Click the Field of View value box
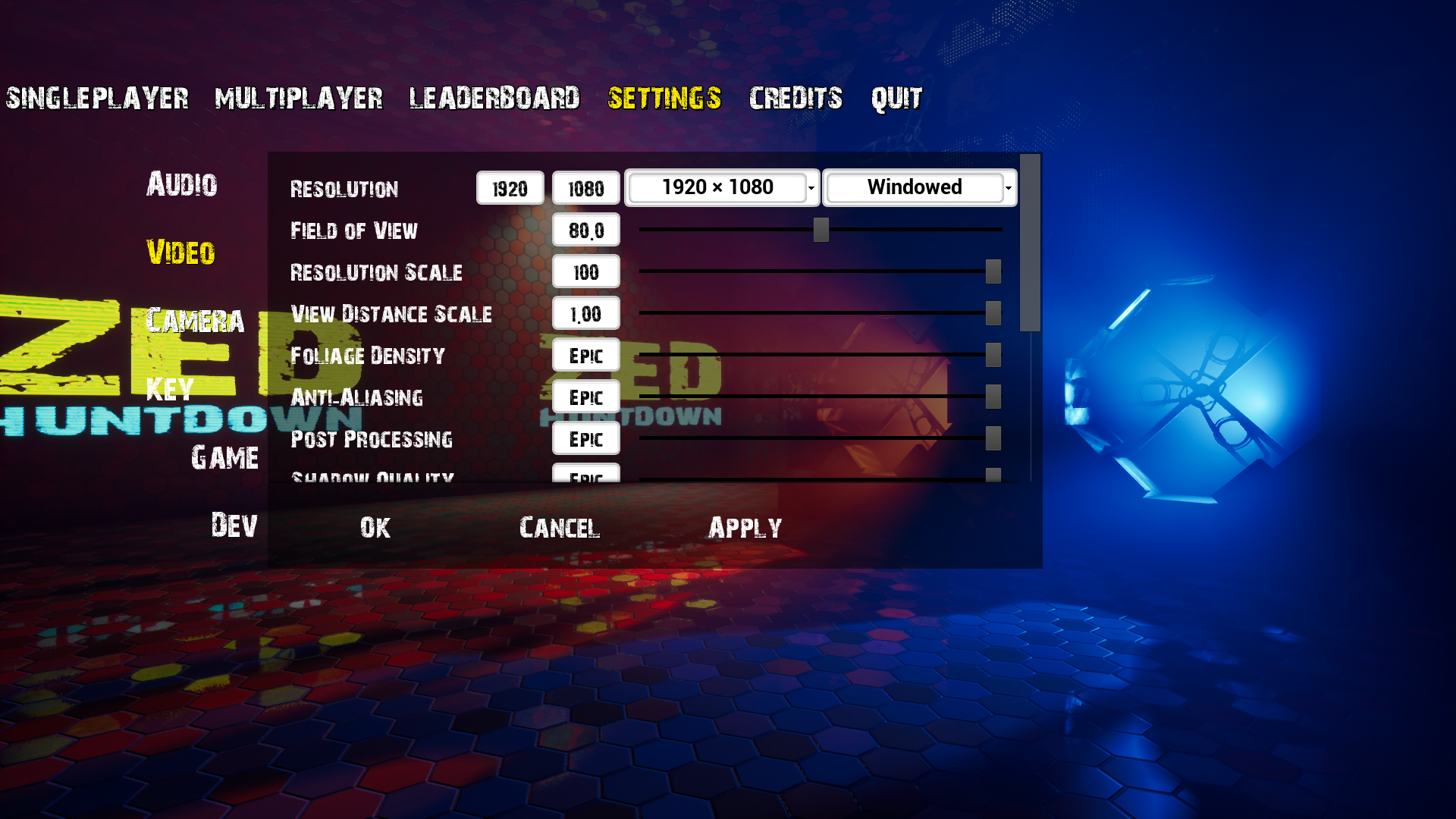The image size is (1456, 819). click(x=585, y=230)
